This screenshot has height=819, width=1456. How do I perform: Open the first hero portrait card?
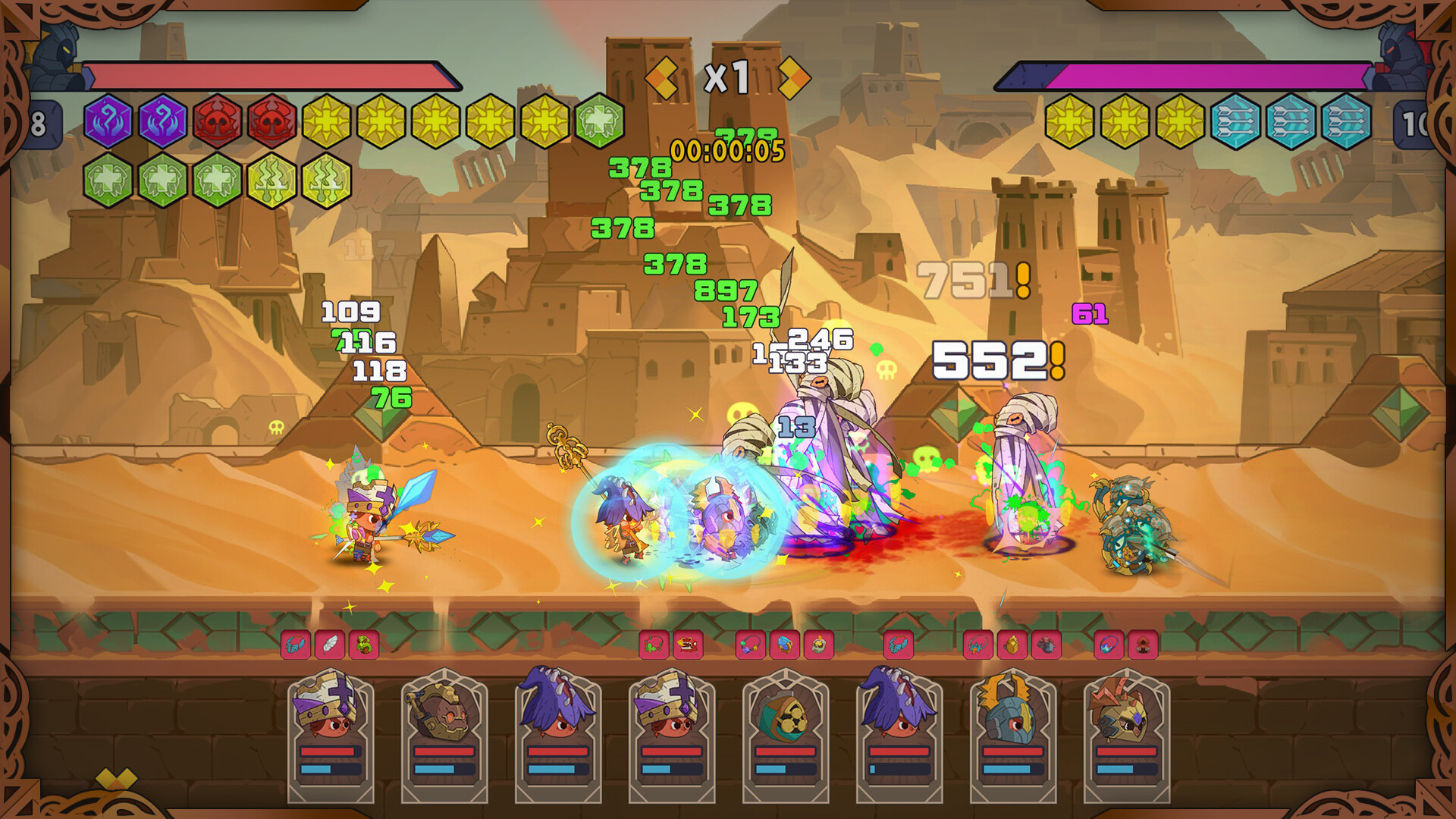coord(331,739)
